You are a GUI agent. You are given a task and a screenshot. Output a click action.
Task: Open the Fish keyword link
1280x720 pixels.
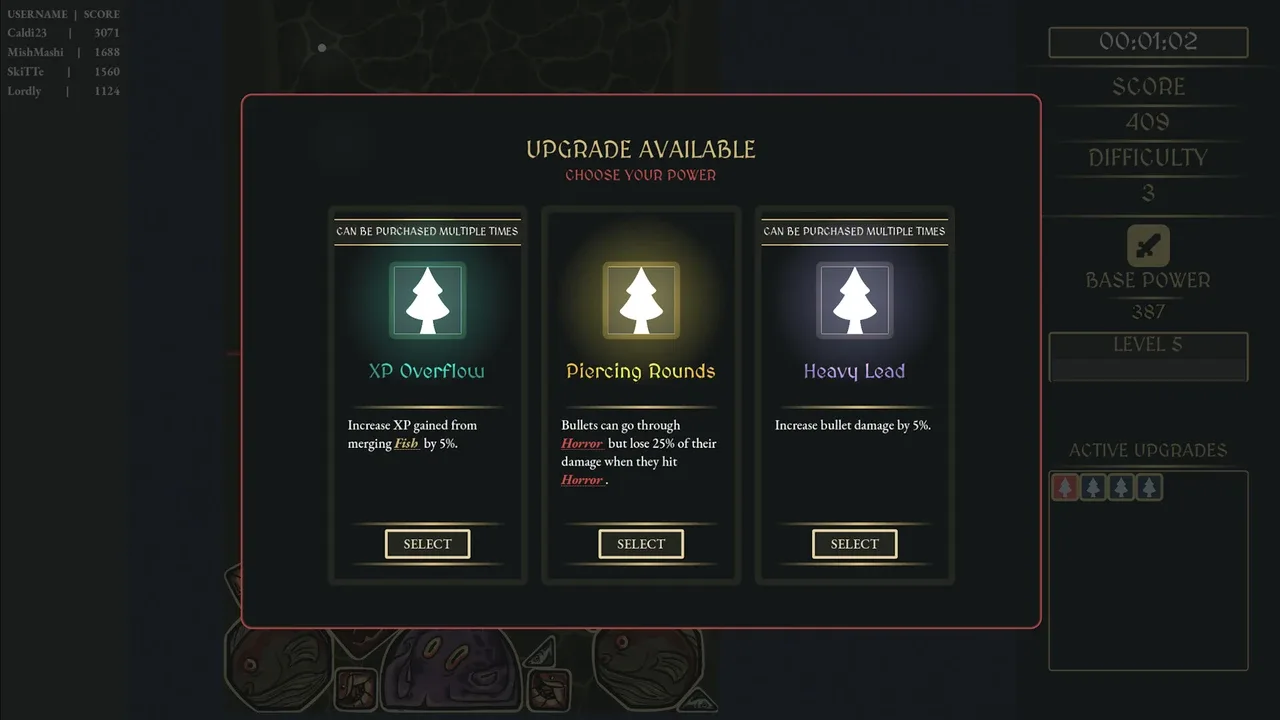(x=406, y=444)
